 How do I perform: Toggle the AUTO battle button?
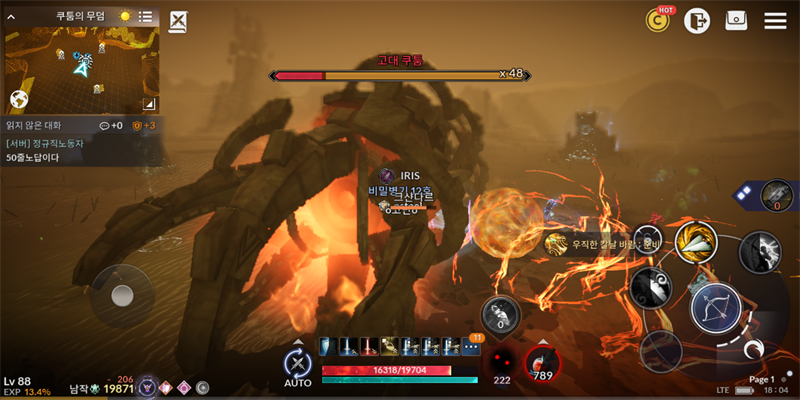297,367
